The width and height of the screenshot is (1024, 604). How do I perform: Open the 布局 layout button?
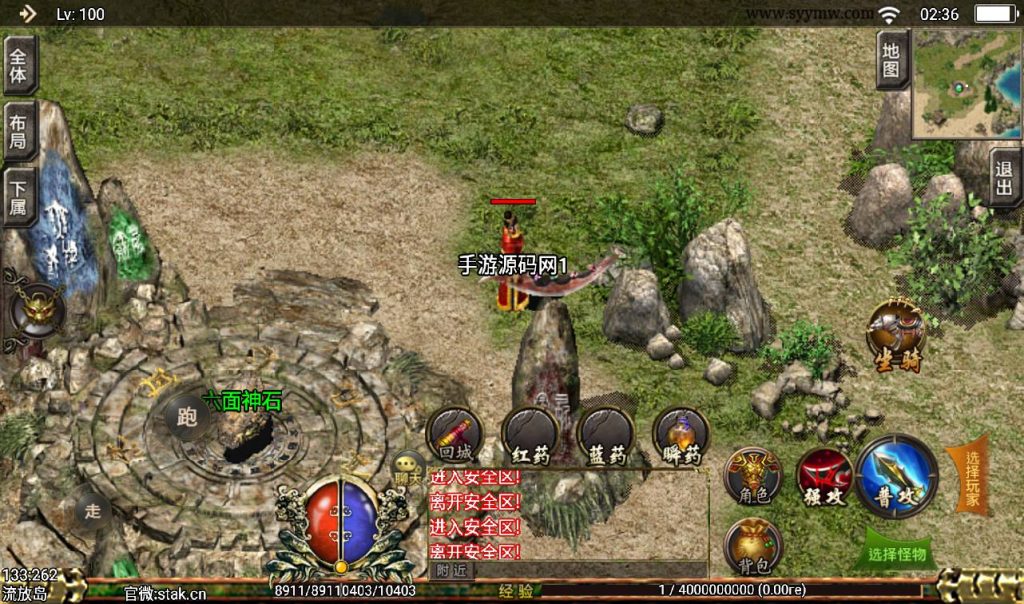point(20,131)
